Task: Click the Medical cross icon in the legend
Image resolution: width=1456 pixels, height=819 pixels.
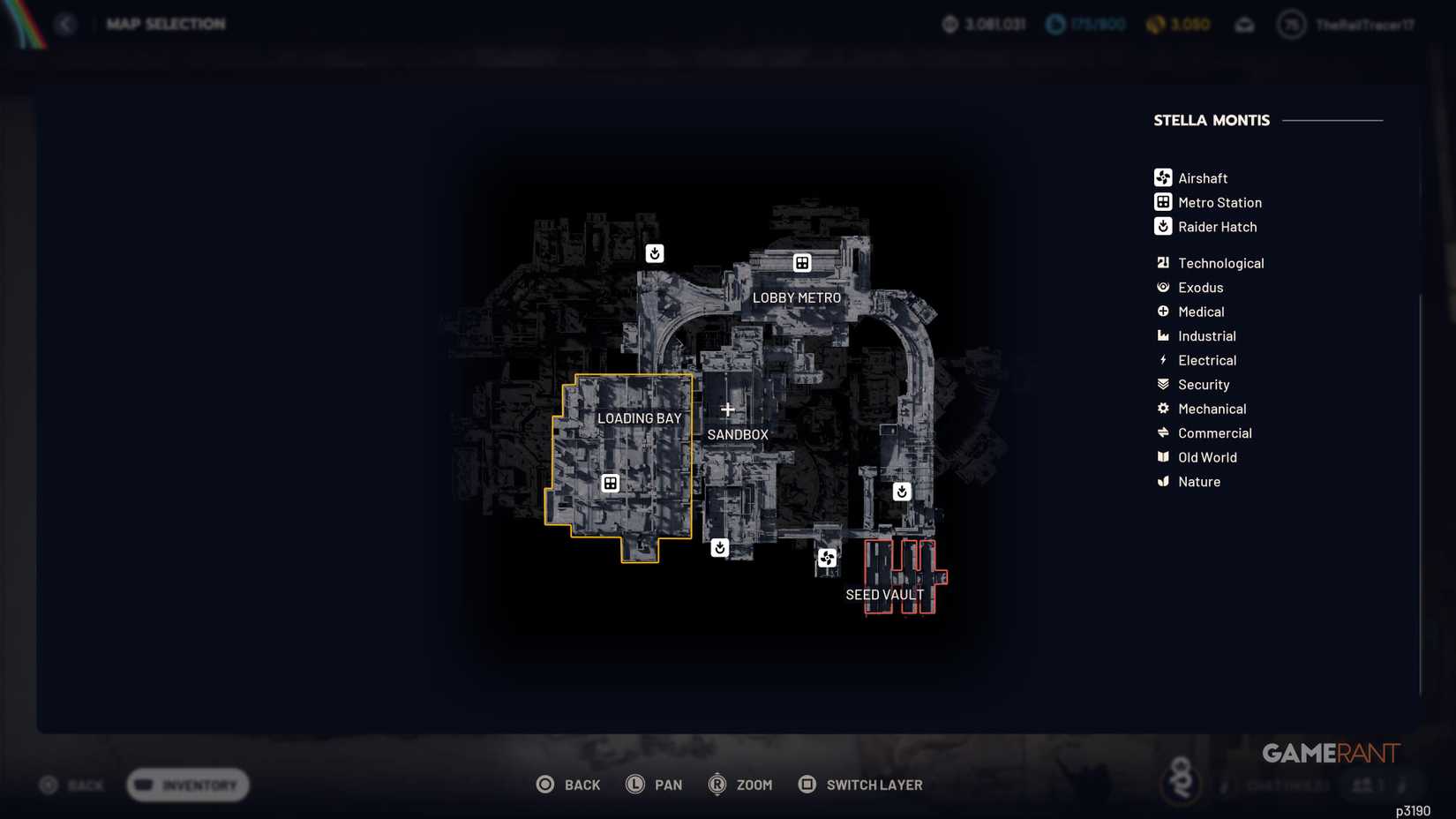Action: click(x=1163, y=312)
